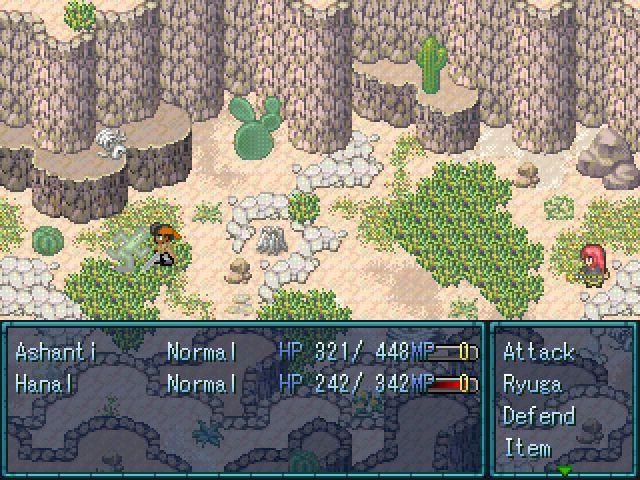Select Hanal's party status row

244,384
